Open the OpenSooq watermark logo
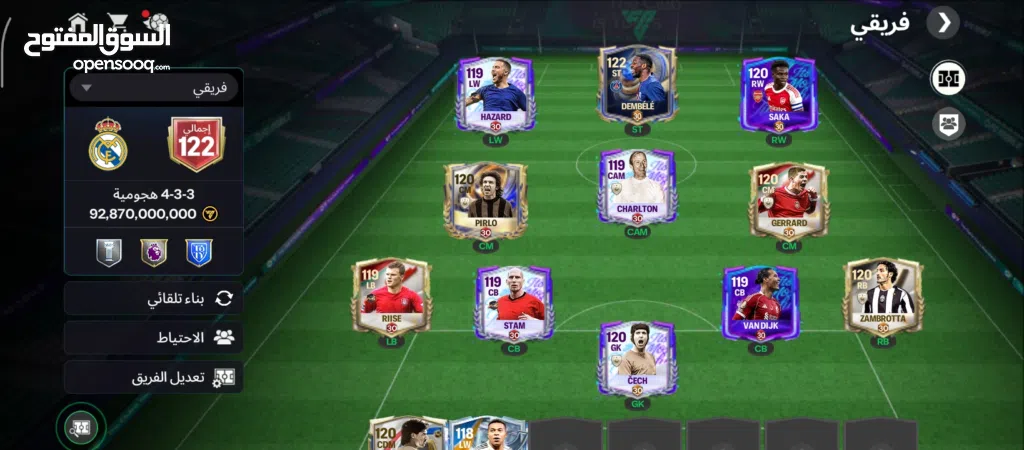 (x=98, y=38)
